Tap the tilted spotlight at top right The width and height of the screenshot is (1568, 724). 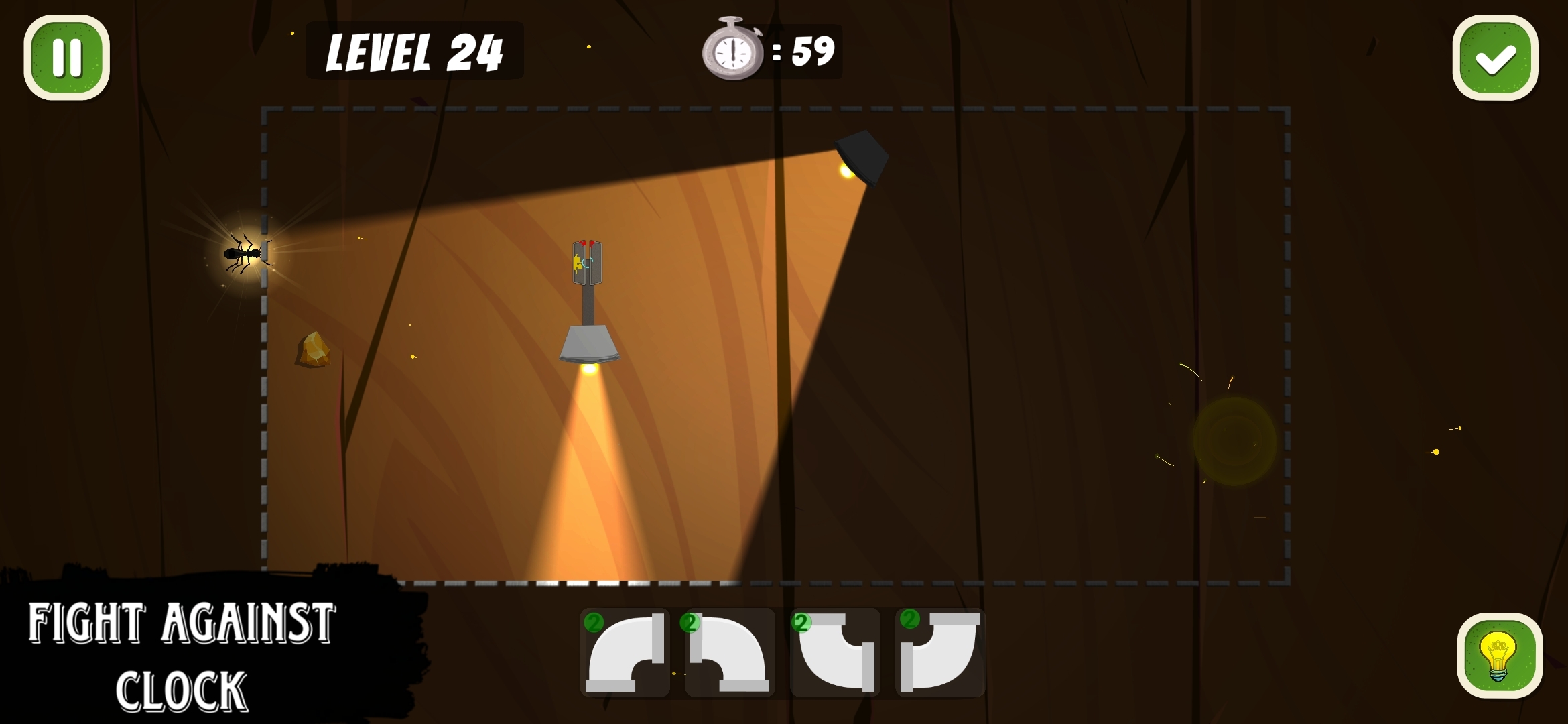[861, 159]
